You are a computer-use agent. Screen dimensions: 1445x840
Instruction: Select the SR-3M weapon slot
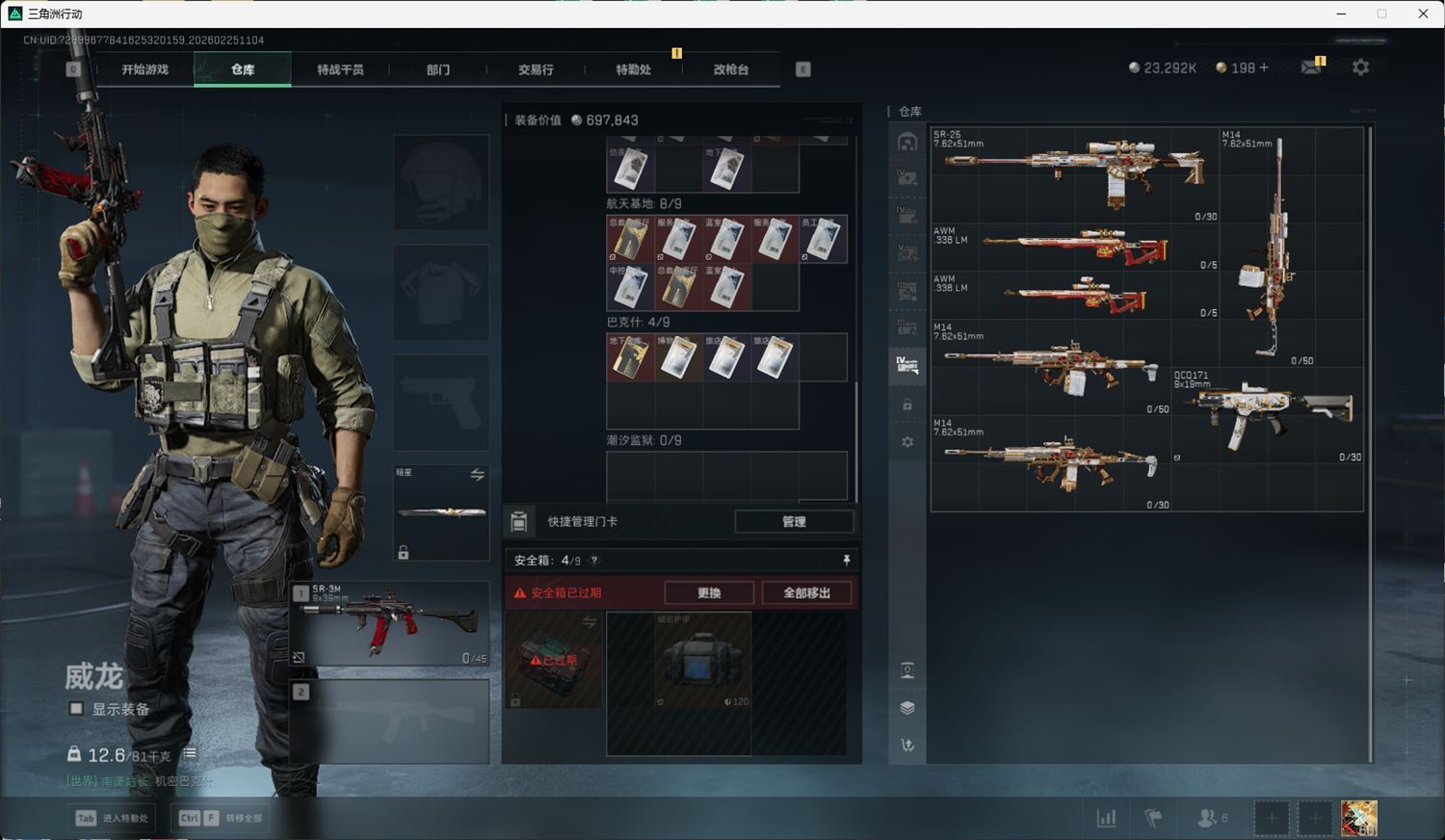tap(390, 623)
